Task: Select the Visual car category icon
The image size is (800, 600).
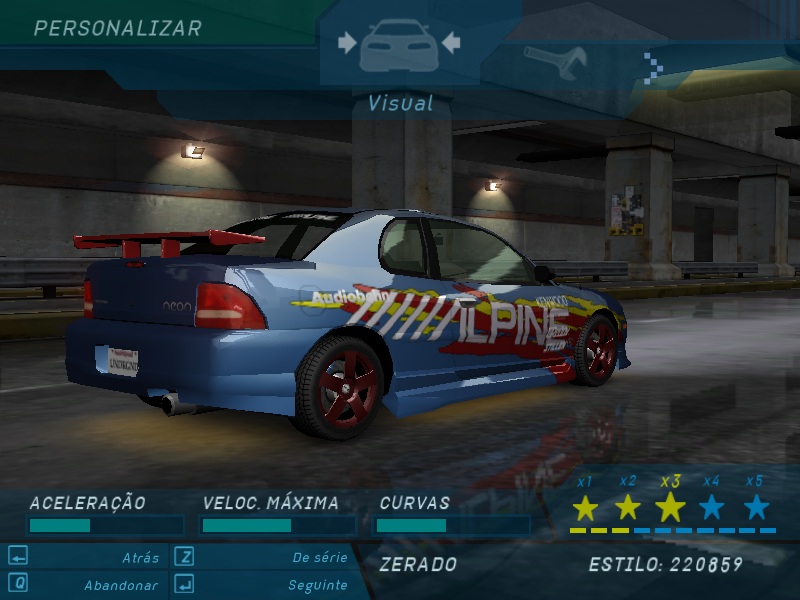Action: (398, 45)
